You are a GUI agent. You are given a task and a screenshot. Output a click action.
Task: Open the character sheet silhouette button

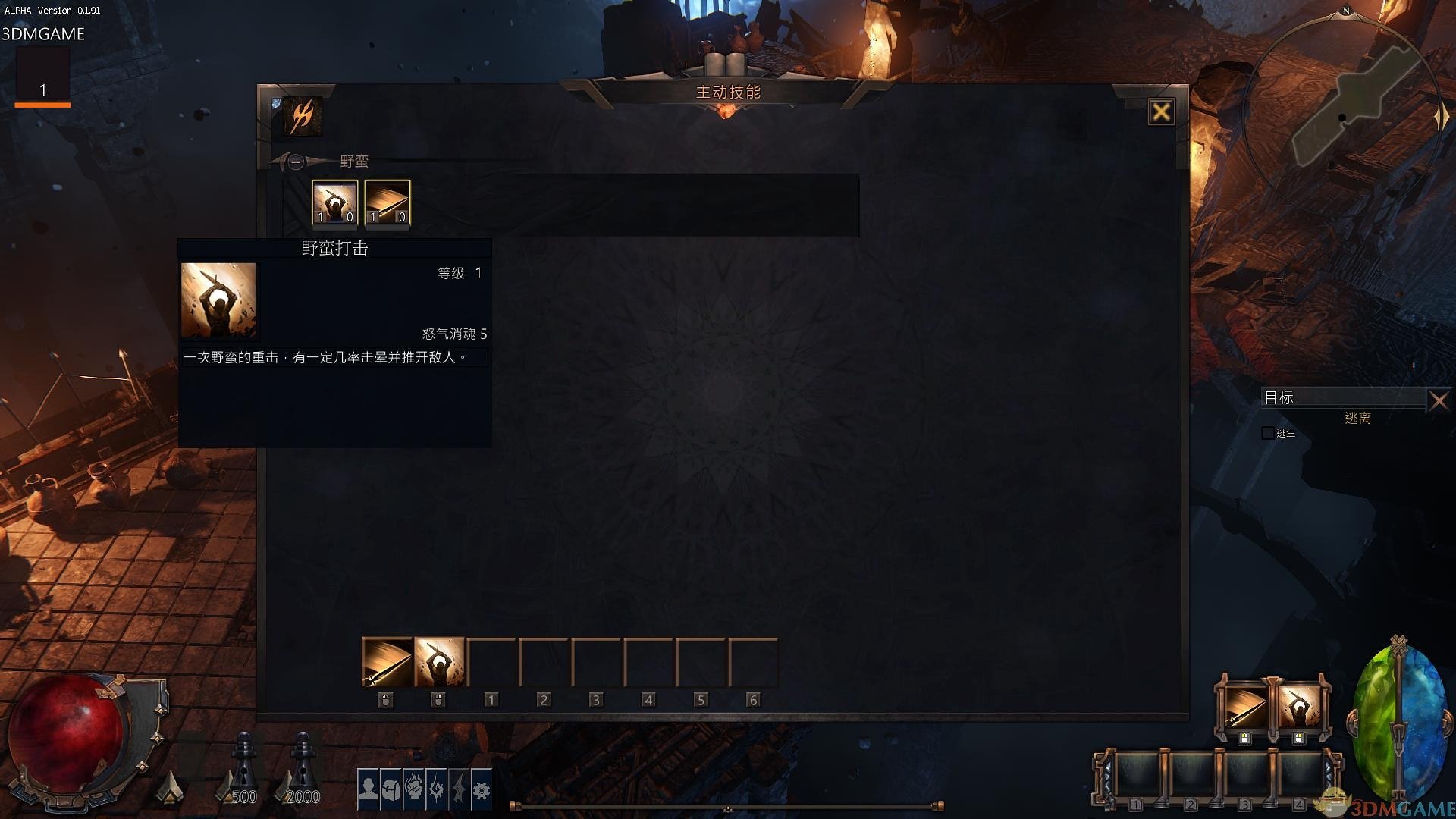369,789
